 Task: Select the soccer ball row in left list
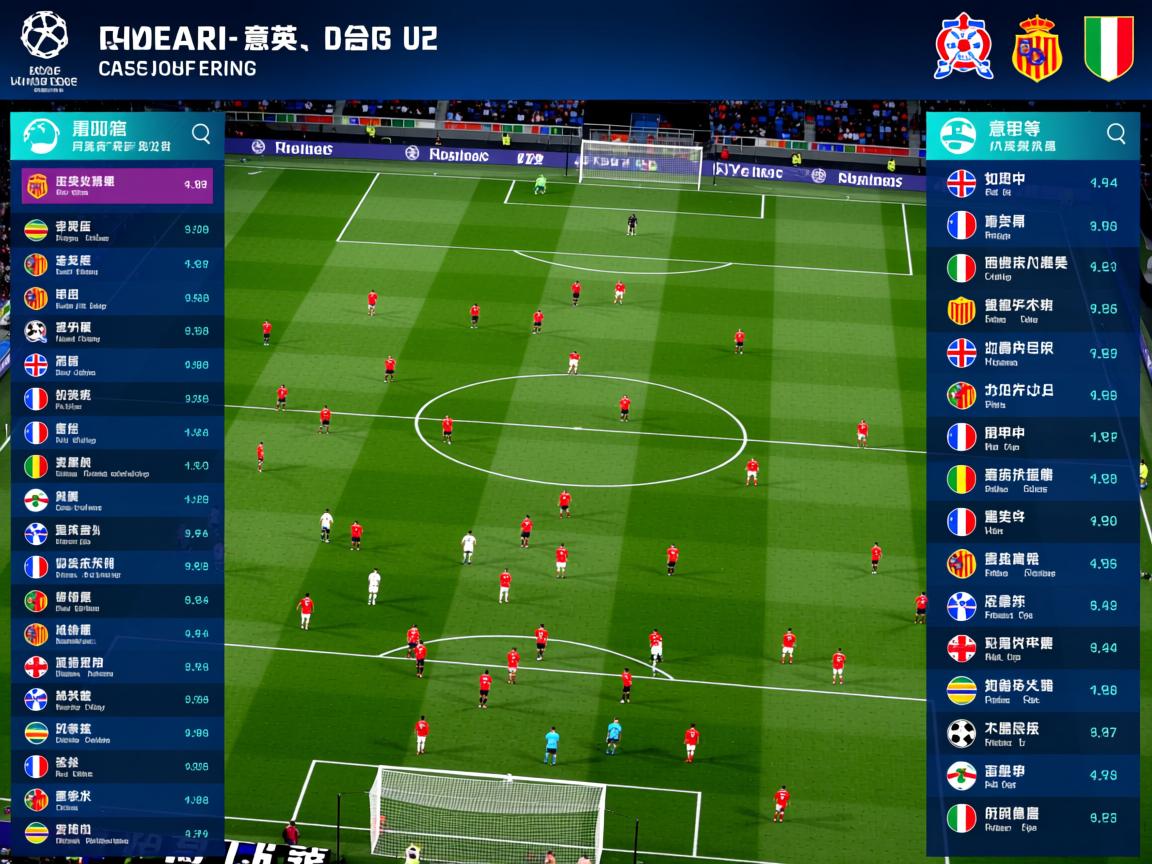click(x=117, y=331)
